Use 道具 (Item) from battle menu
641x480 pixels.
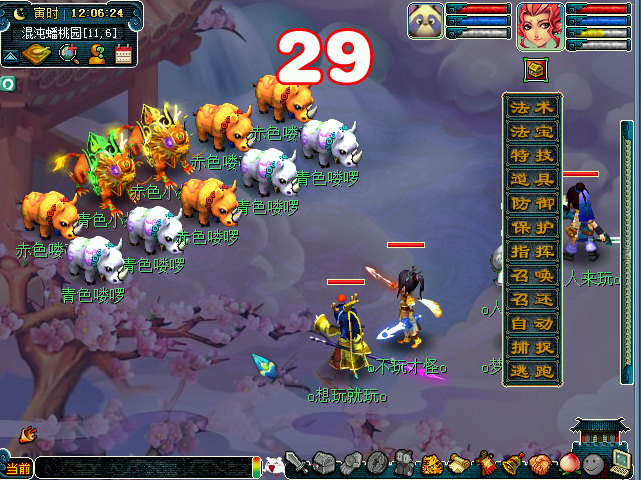(532, 179)
